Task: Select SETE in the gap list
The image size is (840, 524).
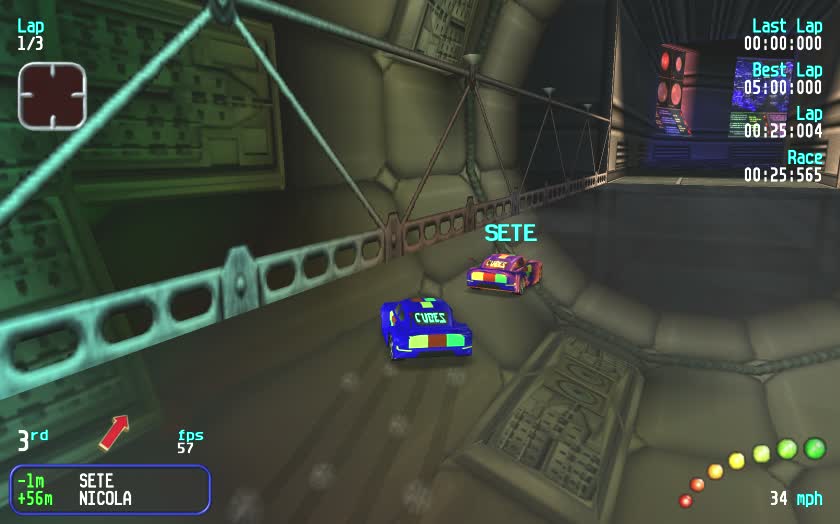Action: [x=96, y=481]
